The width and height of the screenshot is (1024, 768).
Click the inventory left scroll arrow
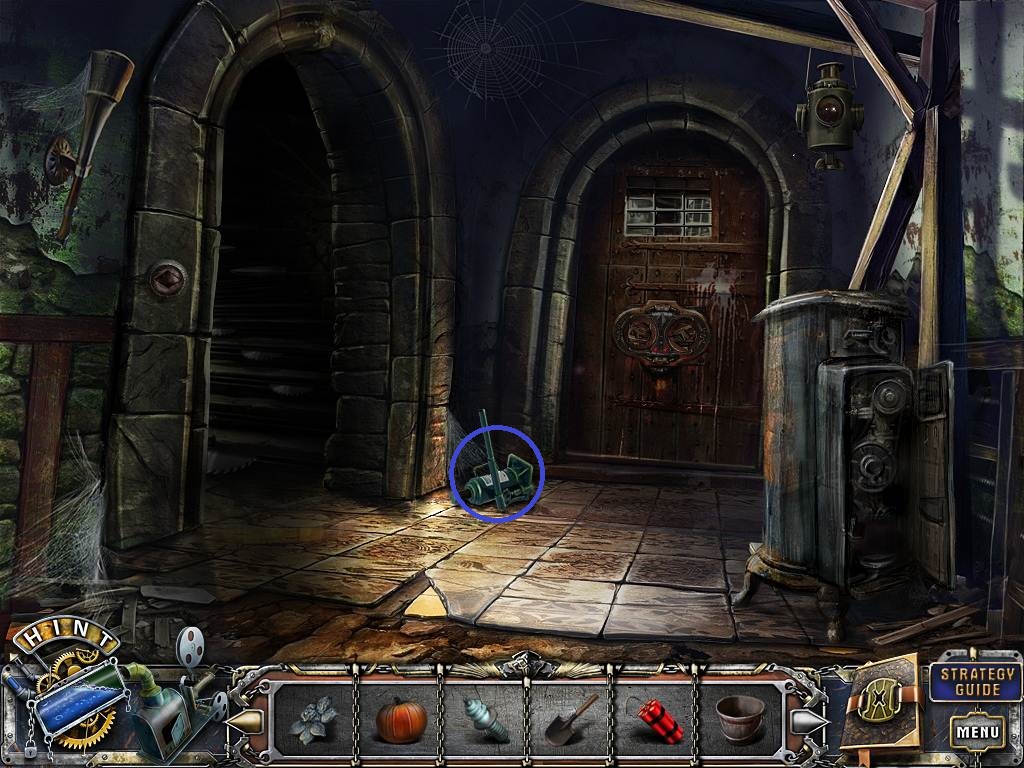tap(244, 720)
